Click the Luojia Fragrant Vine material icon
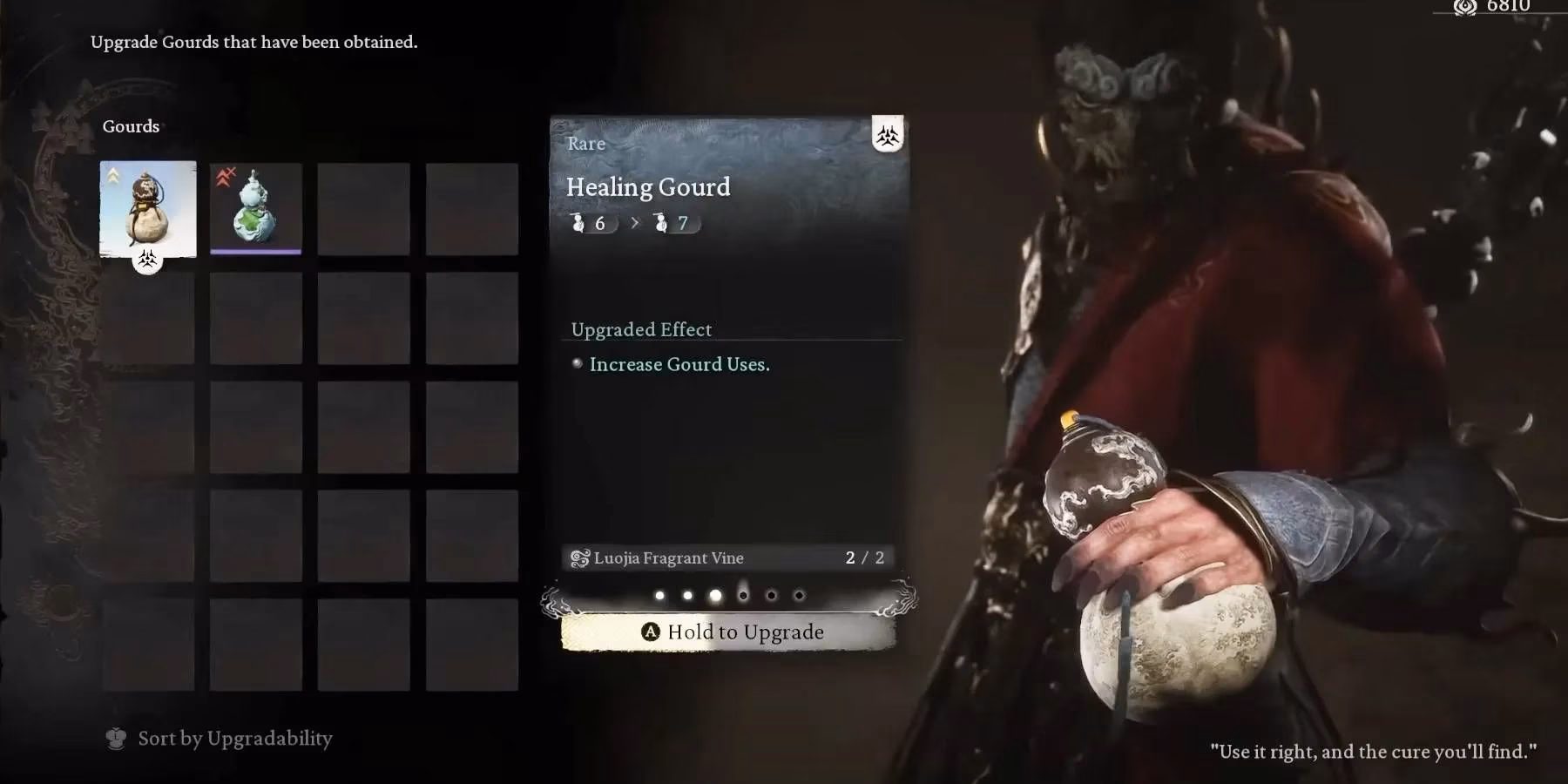 coord(579,558)
